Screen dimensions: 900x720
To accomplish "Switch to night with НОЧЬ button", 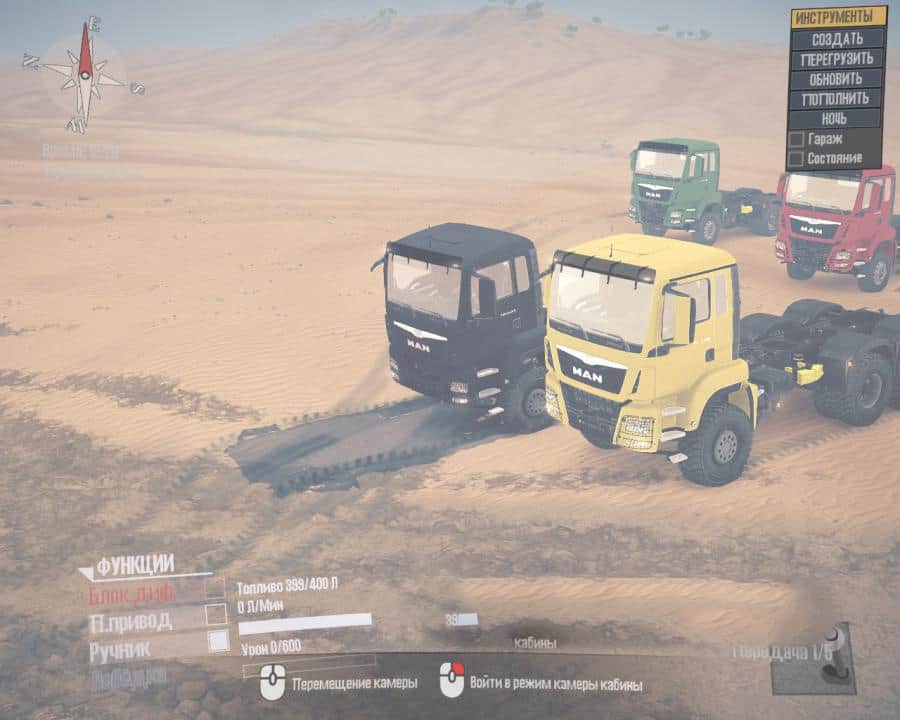I will point(837,118).
